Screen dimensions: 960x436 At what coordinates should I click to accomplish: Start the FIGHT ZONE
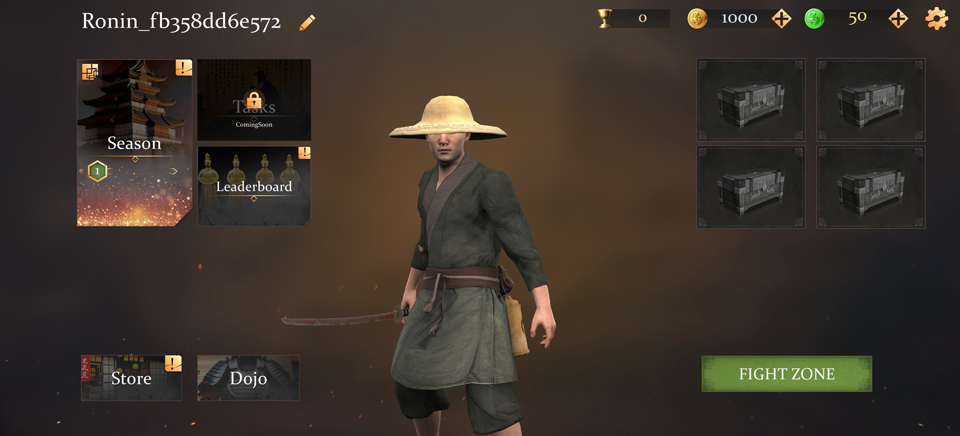[786, 374]
